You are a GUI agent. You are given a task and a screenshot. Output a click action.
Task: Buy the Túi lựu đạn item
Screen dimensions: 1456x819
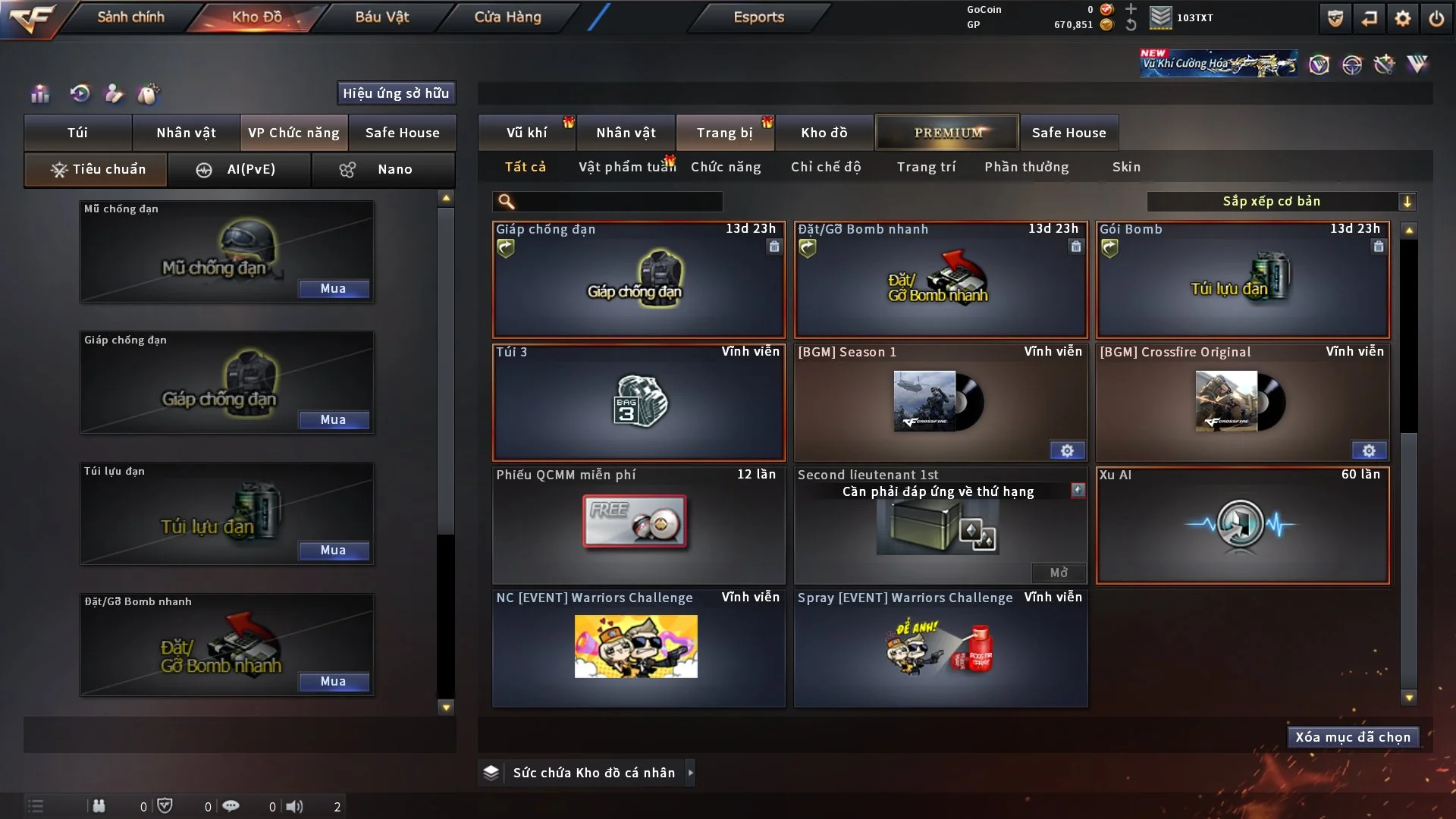coord(334,551)
